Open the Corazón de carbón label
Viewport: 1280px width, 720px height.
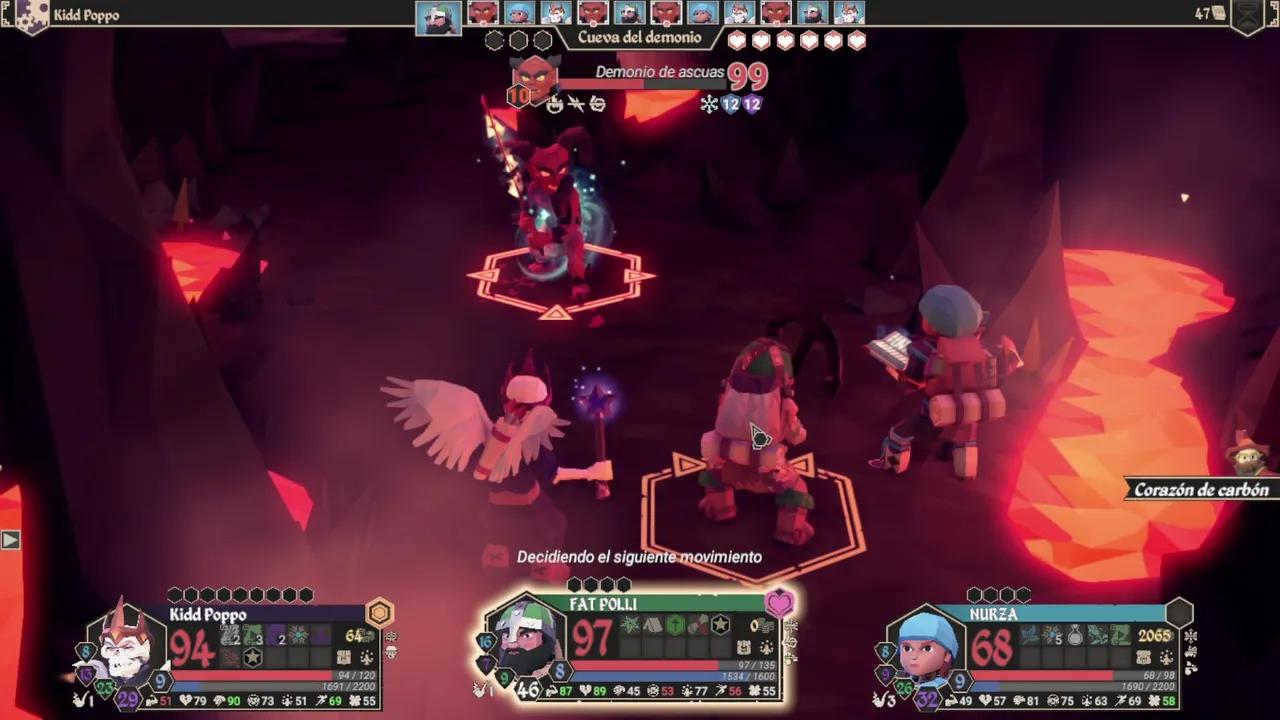[x=1200, y=489]
